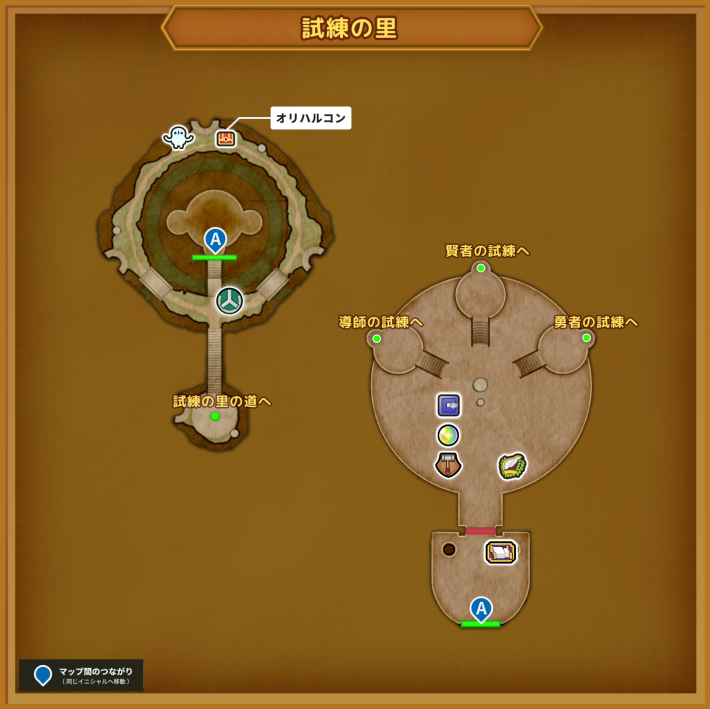Click the マップ間のつながり legend entry
The image size is (710, 709).
[81, 675]
